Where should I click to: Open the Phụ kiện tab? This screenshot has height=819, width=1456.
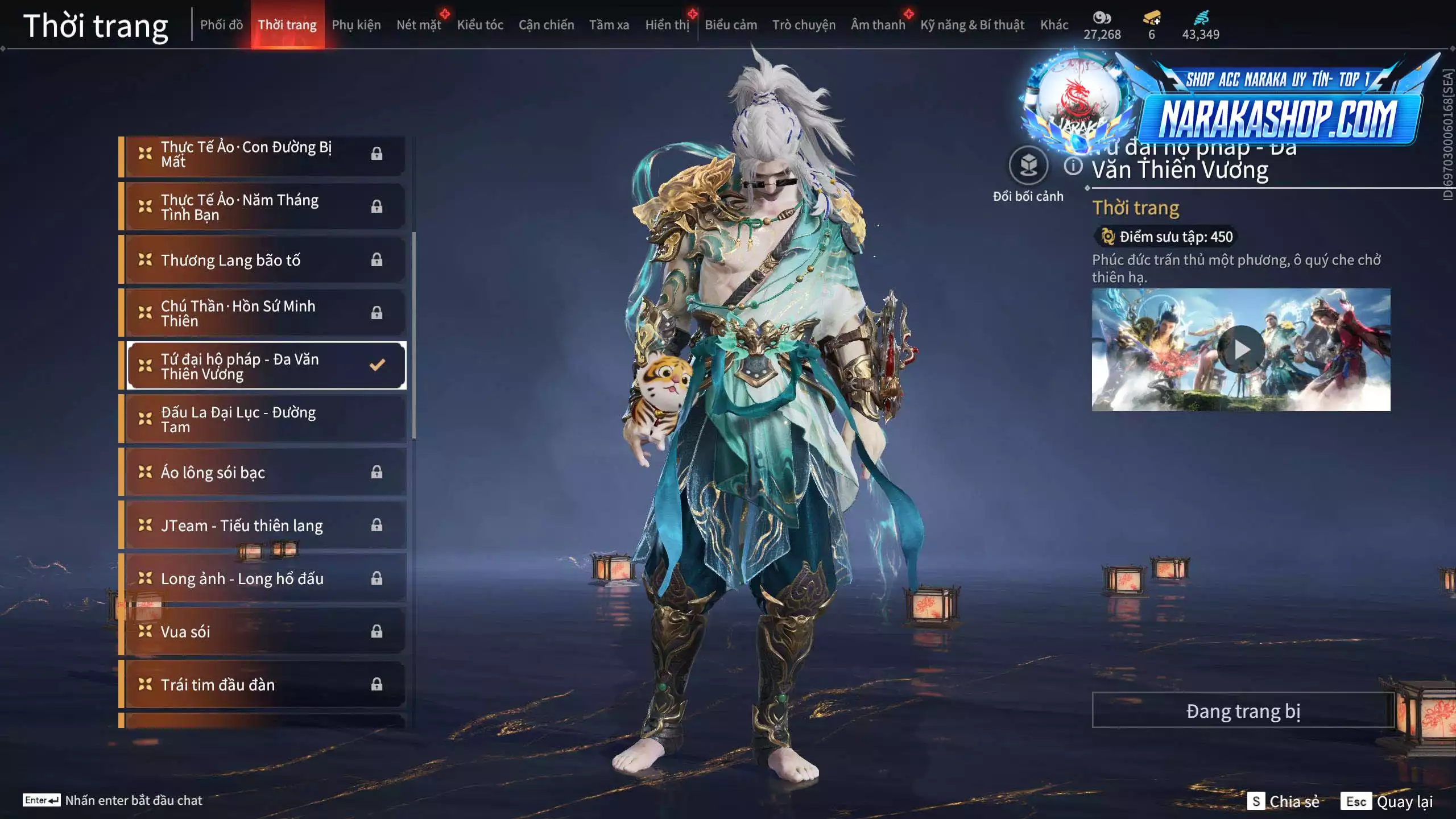[x=356, y=25]
